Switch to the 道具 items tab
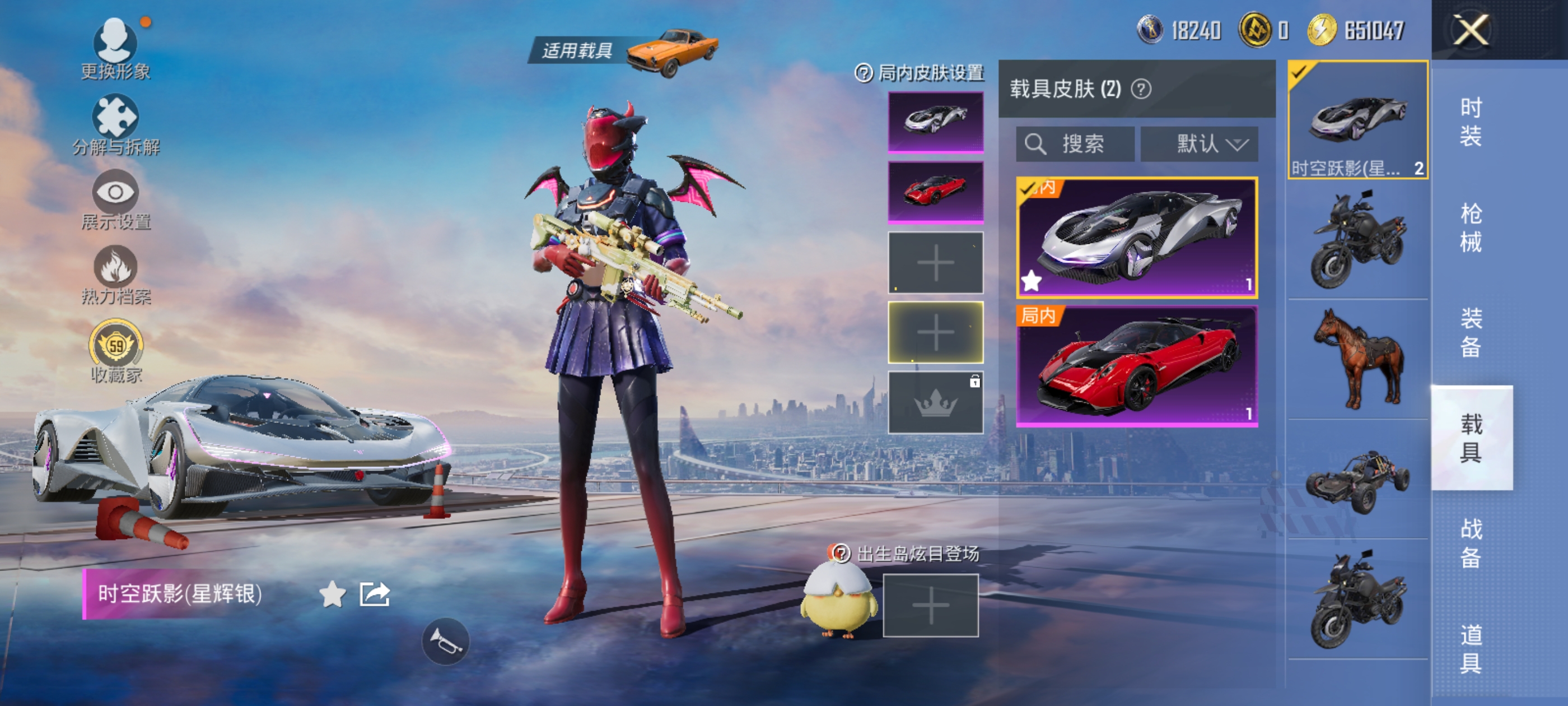This screenshot has height=706, width=1568. pyautogui.click(x=1471, y=648)
